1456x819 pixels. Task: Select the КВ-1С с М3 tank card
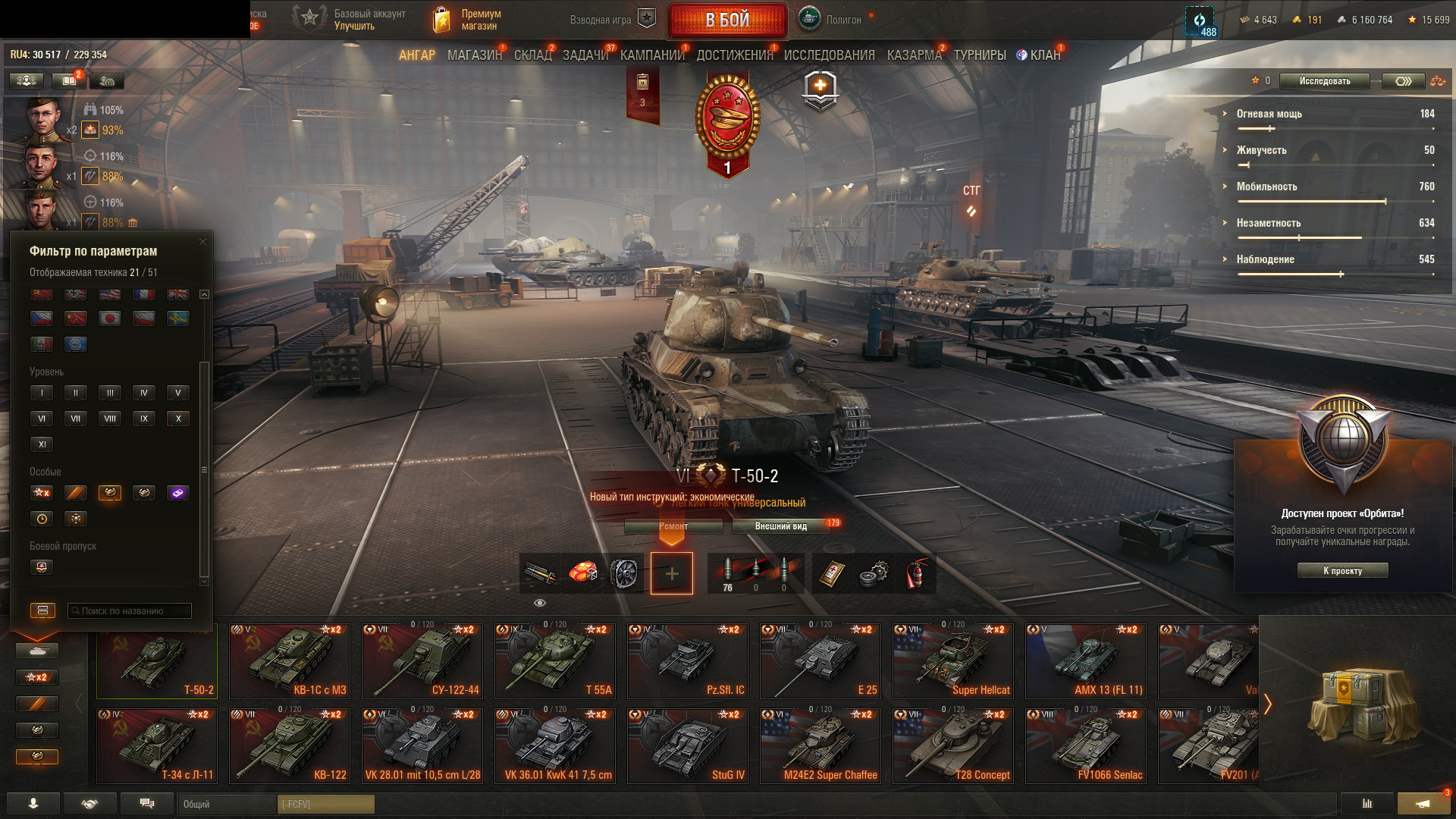coord(290,661)
